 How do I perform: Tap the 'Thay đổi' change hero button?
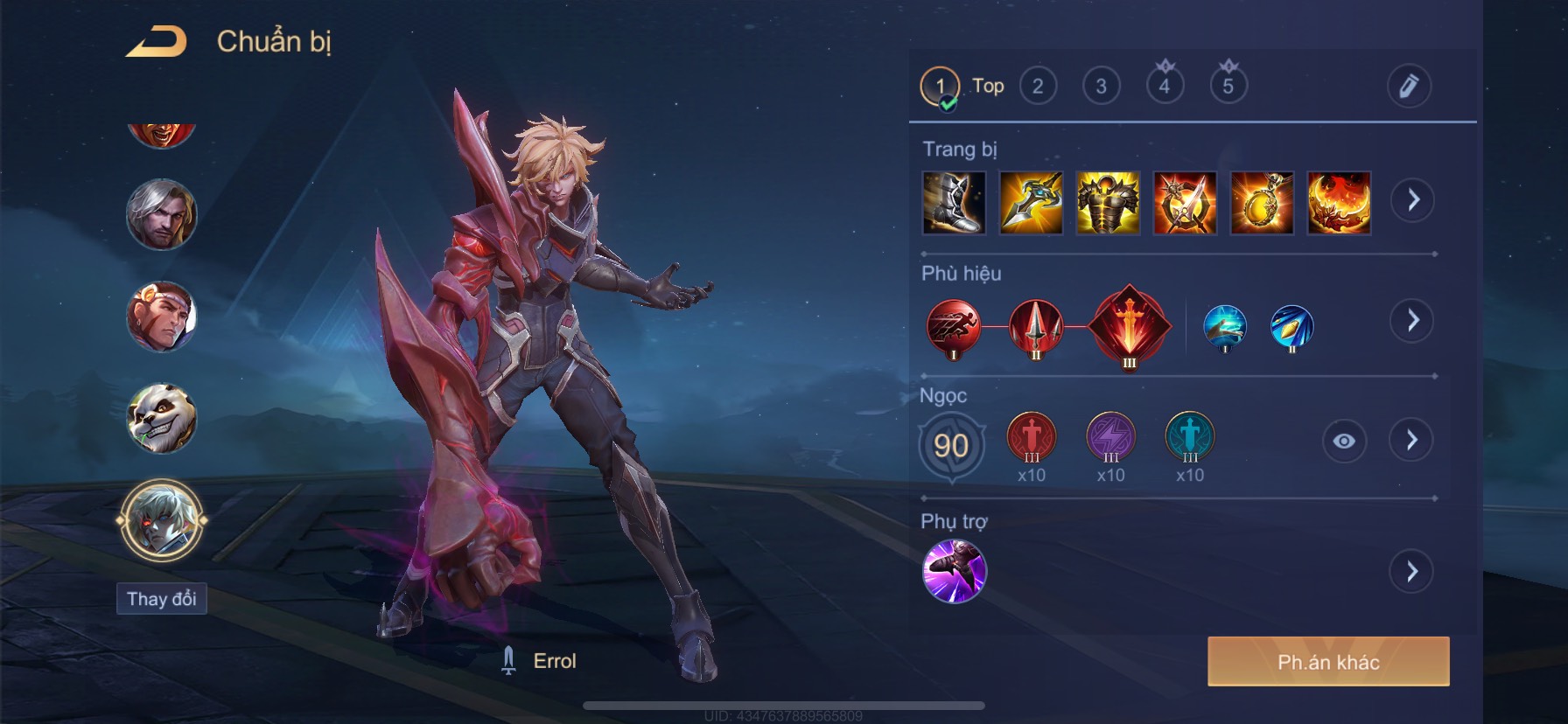tap(162, 599)
